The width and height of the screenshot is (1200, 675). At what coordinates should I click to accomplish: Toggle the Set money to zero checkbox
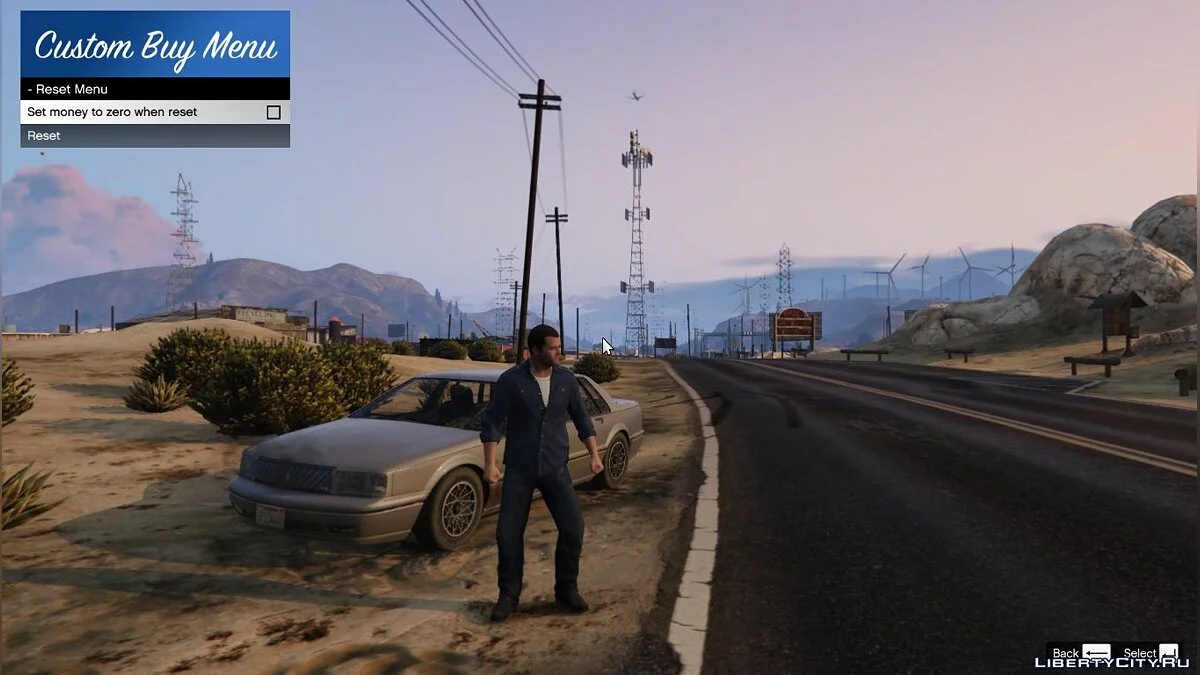tap(273, 113)
